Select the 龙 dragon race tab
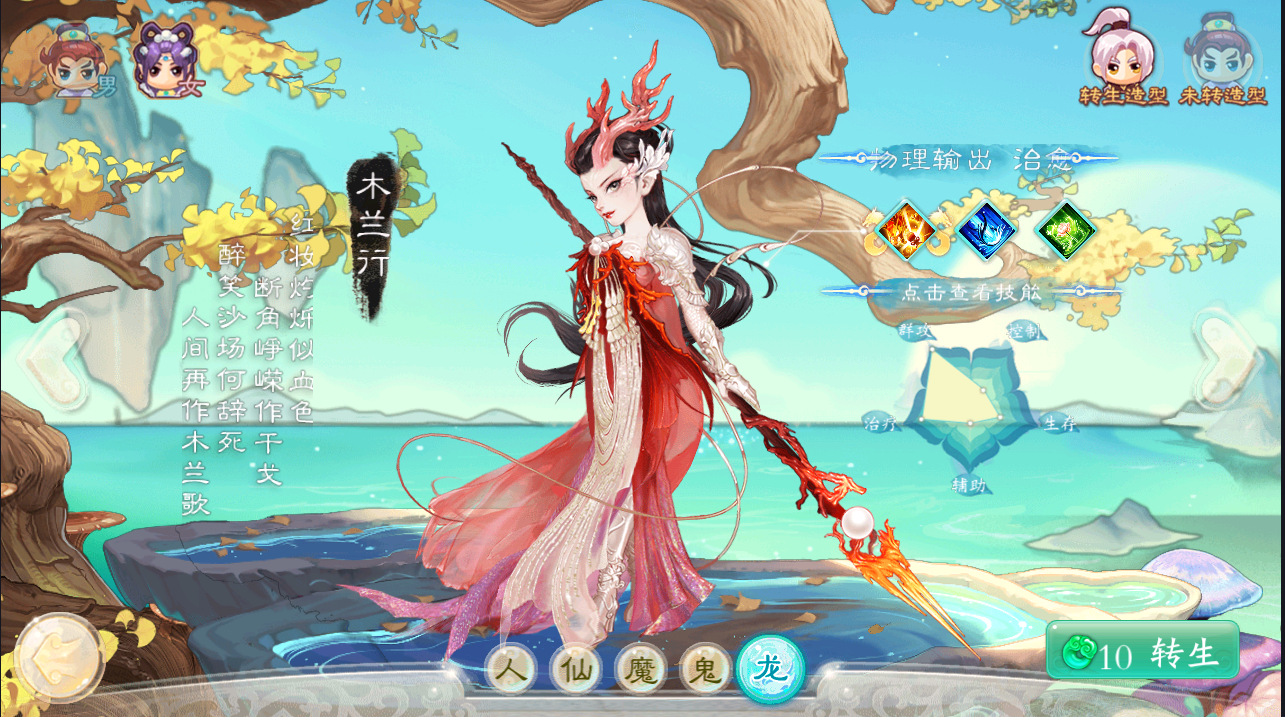 coord(770,668)
